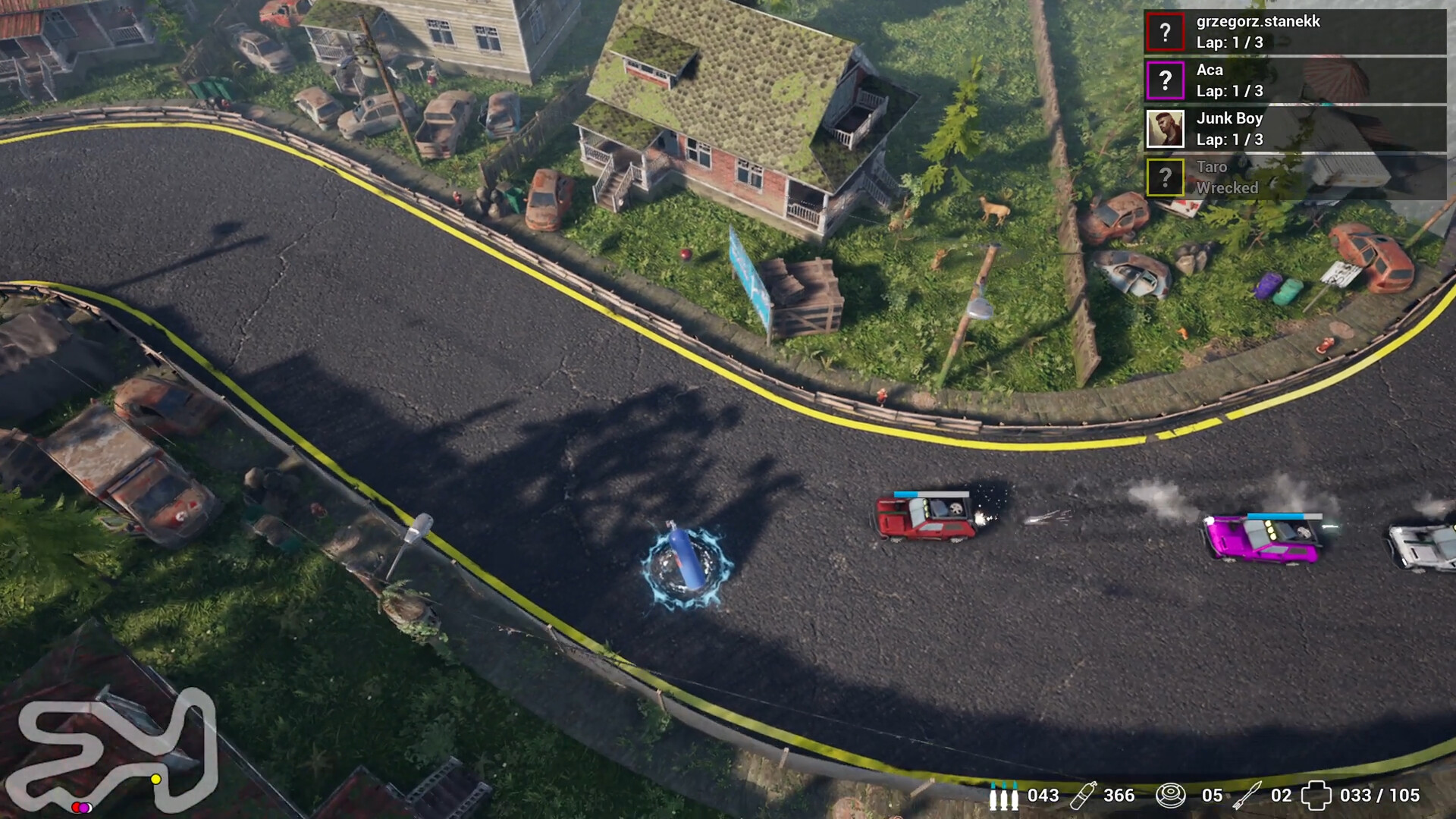This screenshot has width=1456, height=819.
Task: Expand the Junk Boy leaderboard row
Action: [1289, 129]
